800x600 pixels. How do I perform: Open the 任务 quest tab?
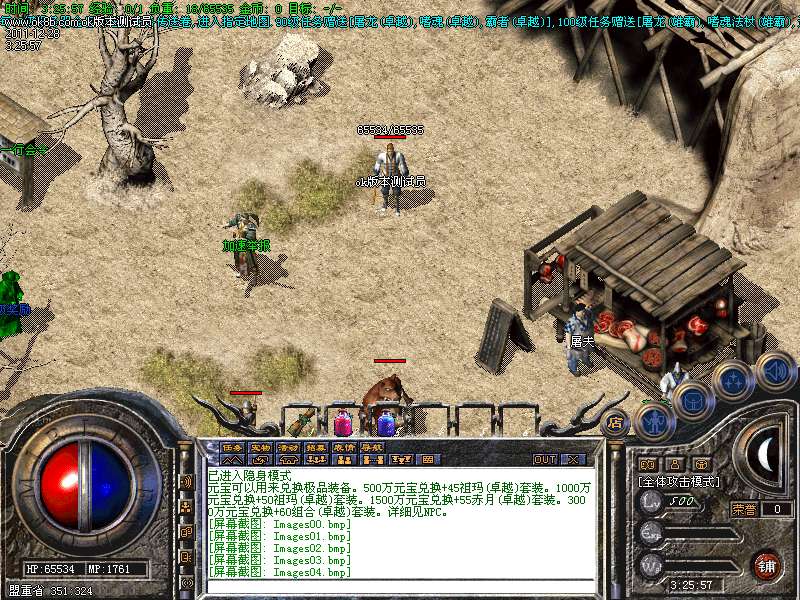click(x=232, y=447)
